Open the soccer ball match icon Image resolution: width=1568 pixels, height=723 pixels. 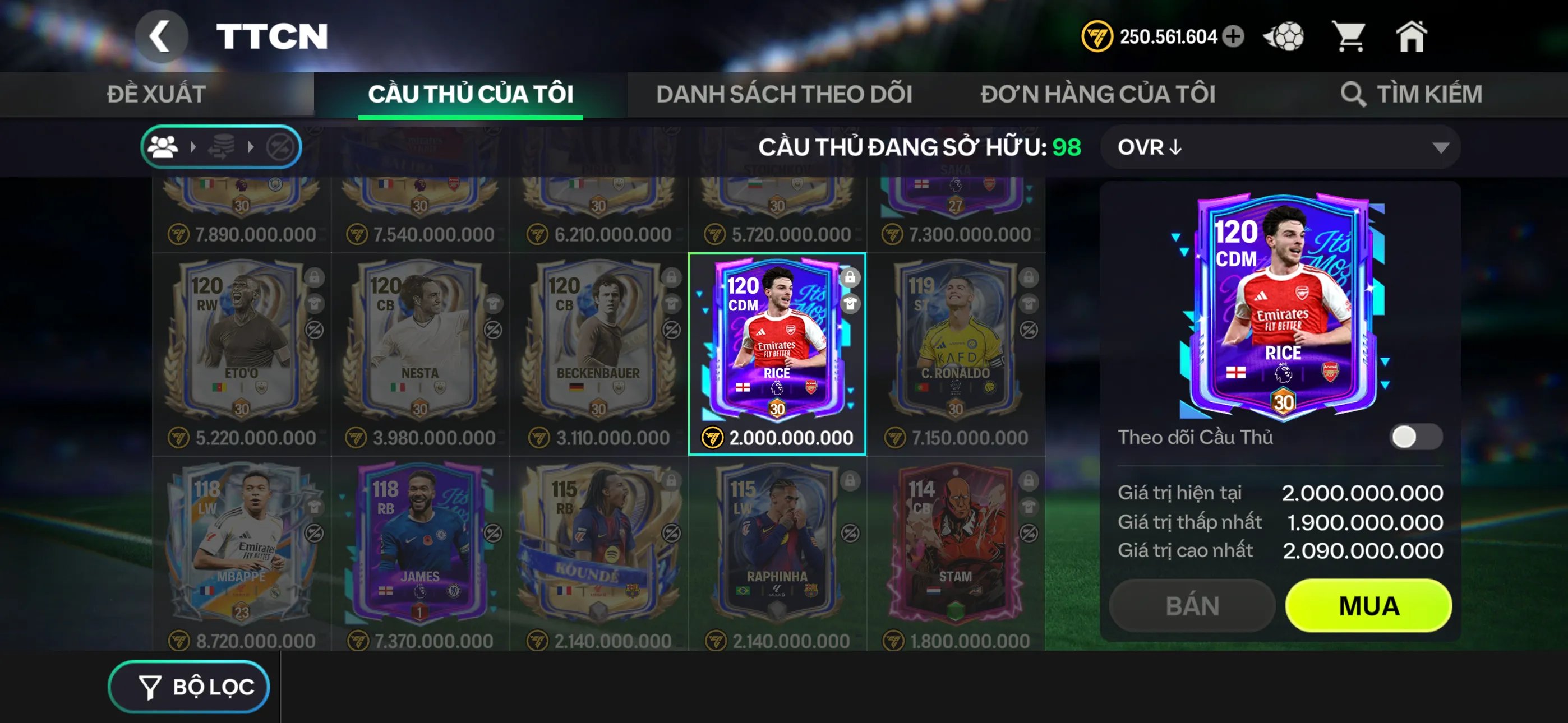pyautogui.click(x=1284, y=36)
